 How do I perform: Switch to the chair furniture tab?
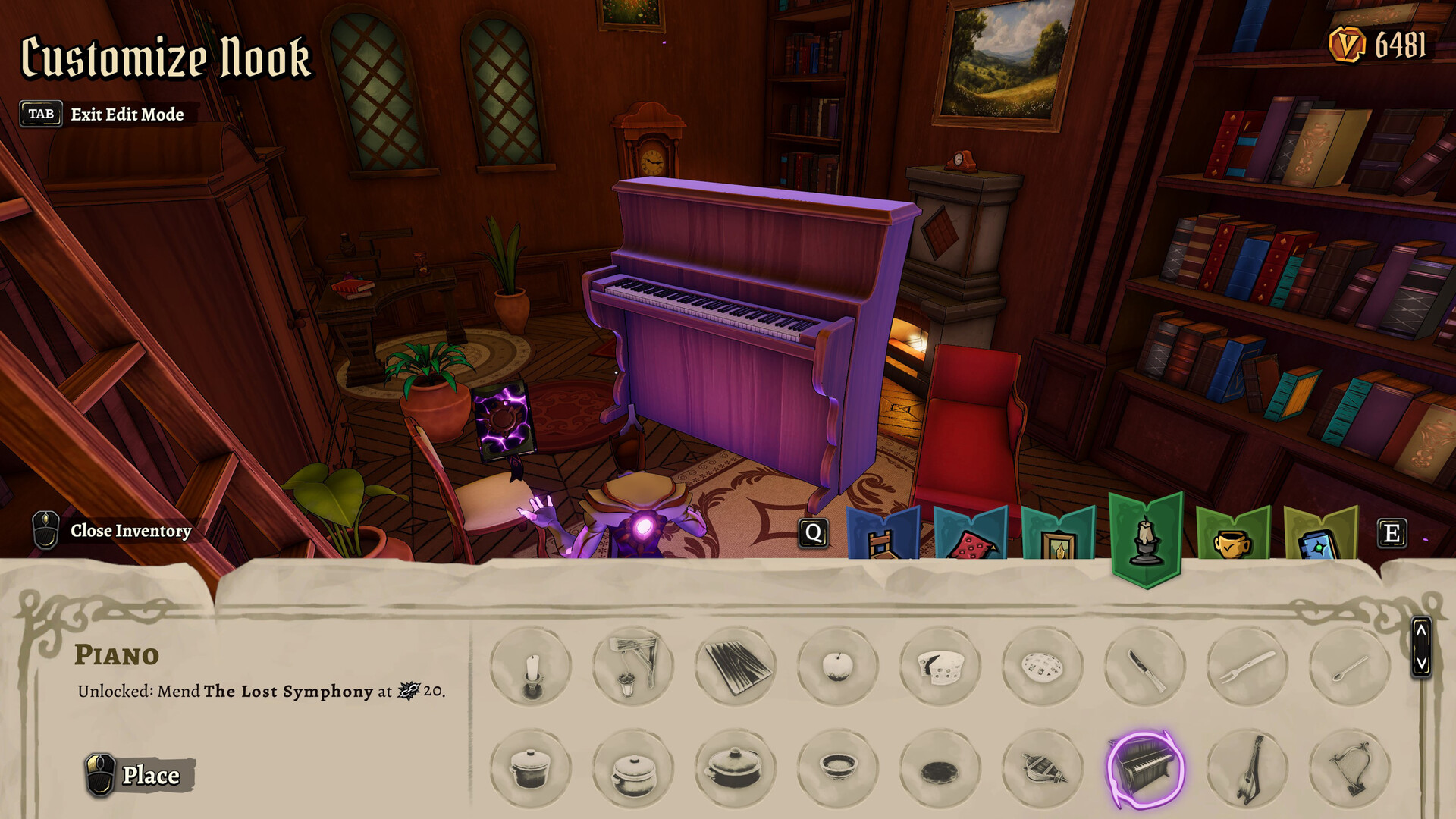882,535
